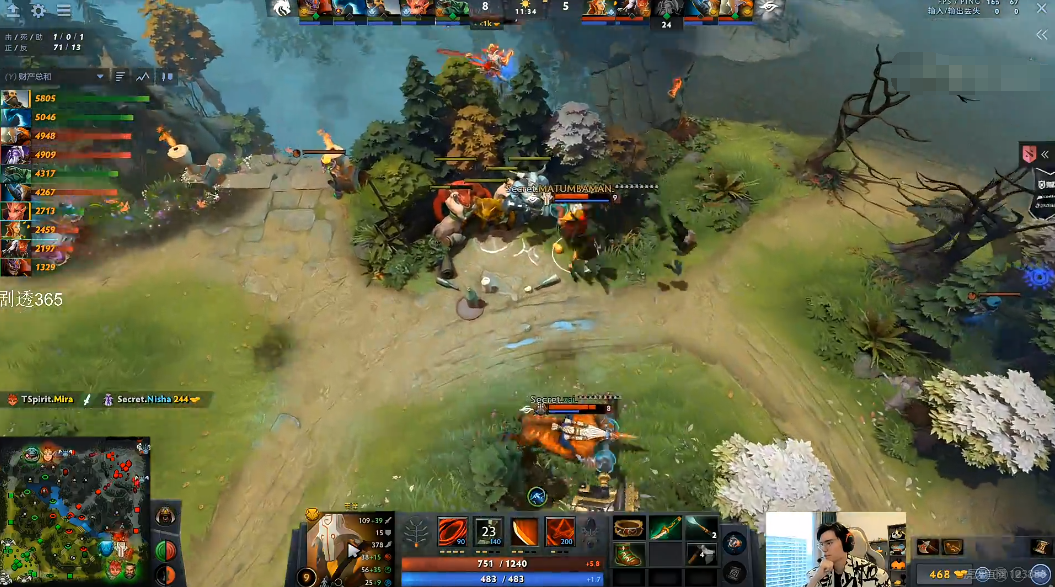Open the settings gear menu

39,11
